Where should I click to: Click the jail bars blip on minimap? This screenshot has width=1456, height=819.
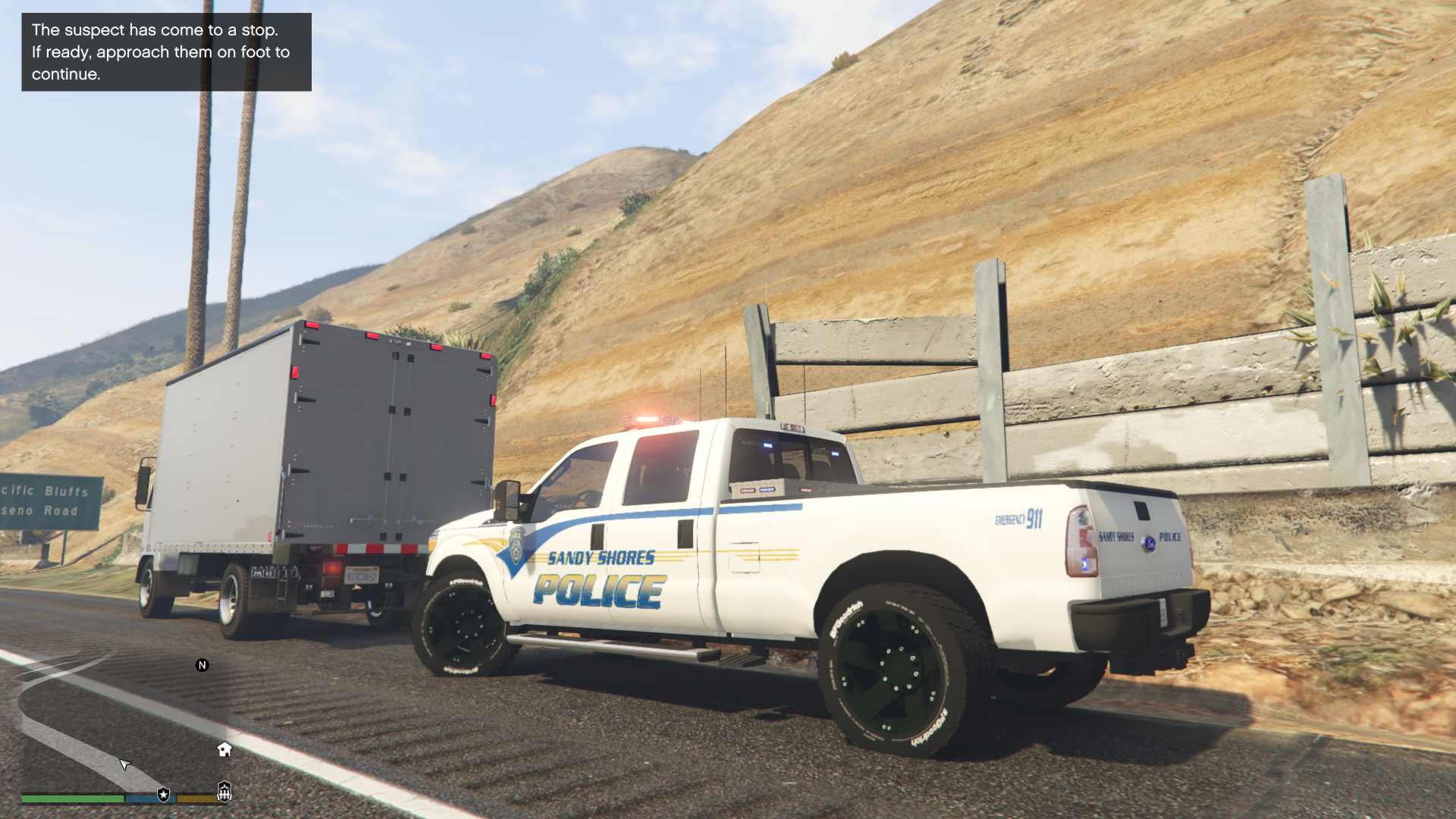click(x=224, y=792)
